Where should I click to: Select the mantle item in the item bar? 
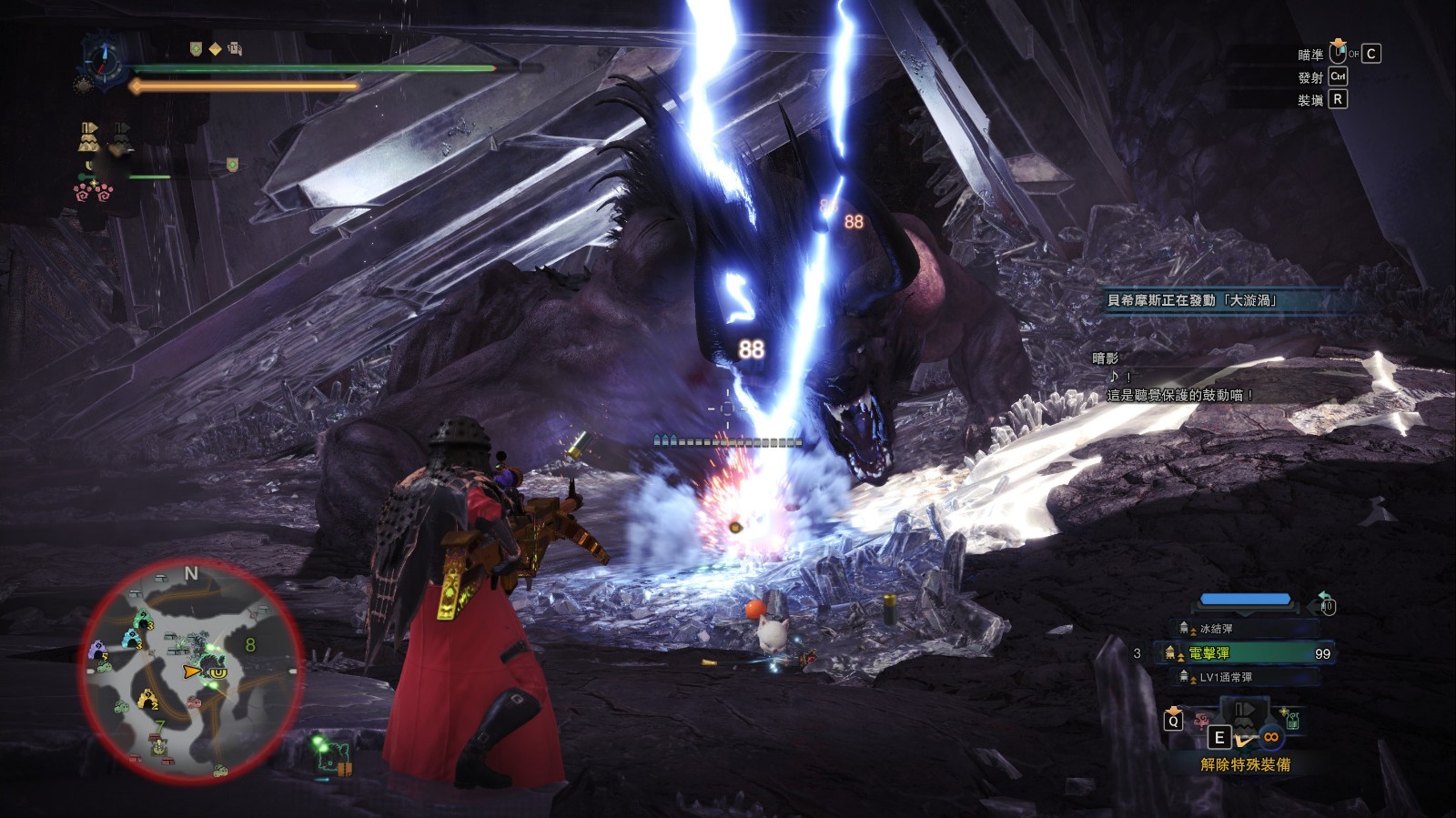[1244, 718]
